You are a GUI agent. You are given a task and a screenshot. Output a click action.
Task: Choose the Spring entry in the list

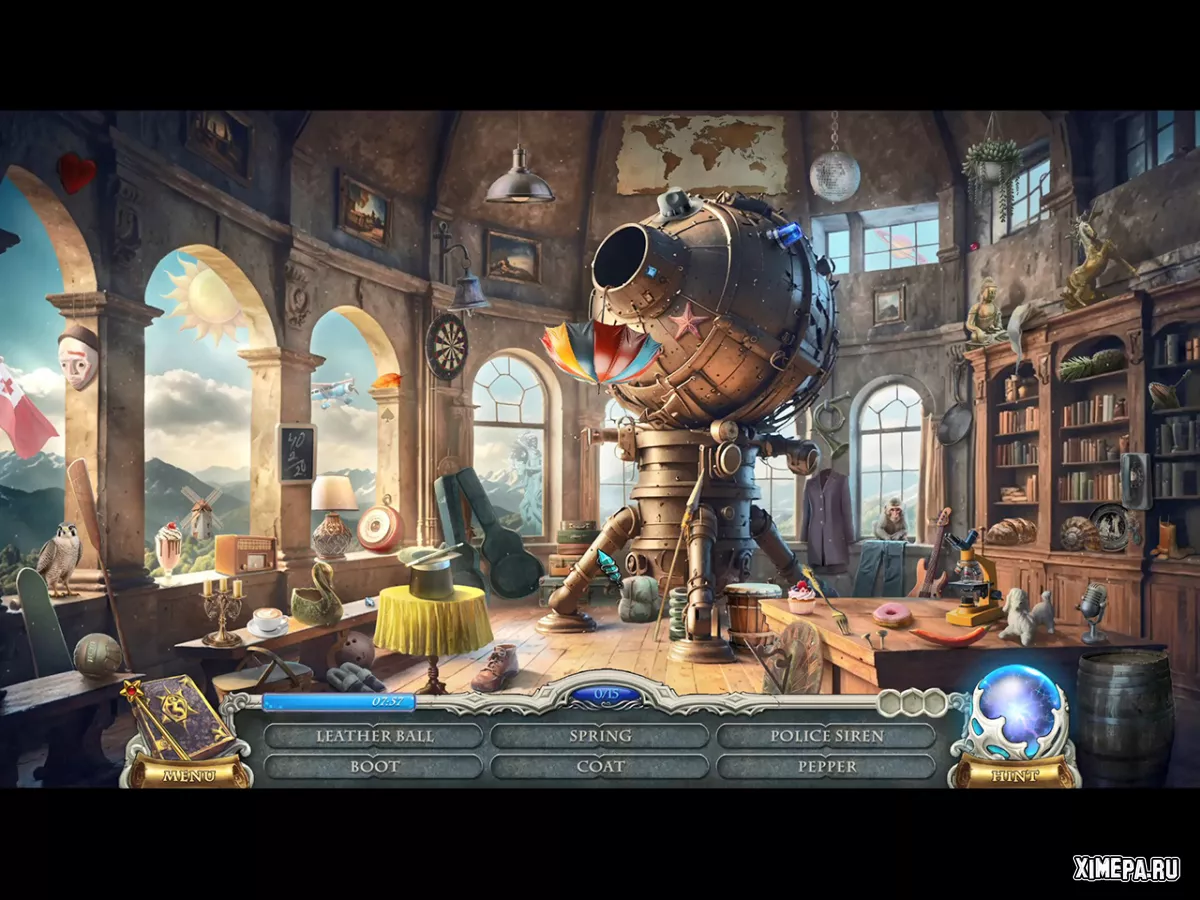[x=600, y=736]
